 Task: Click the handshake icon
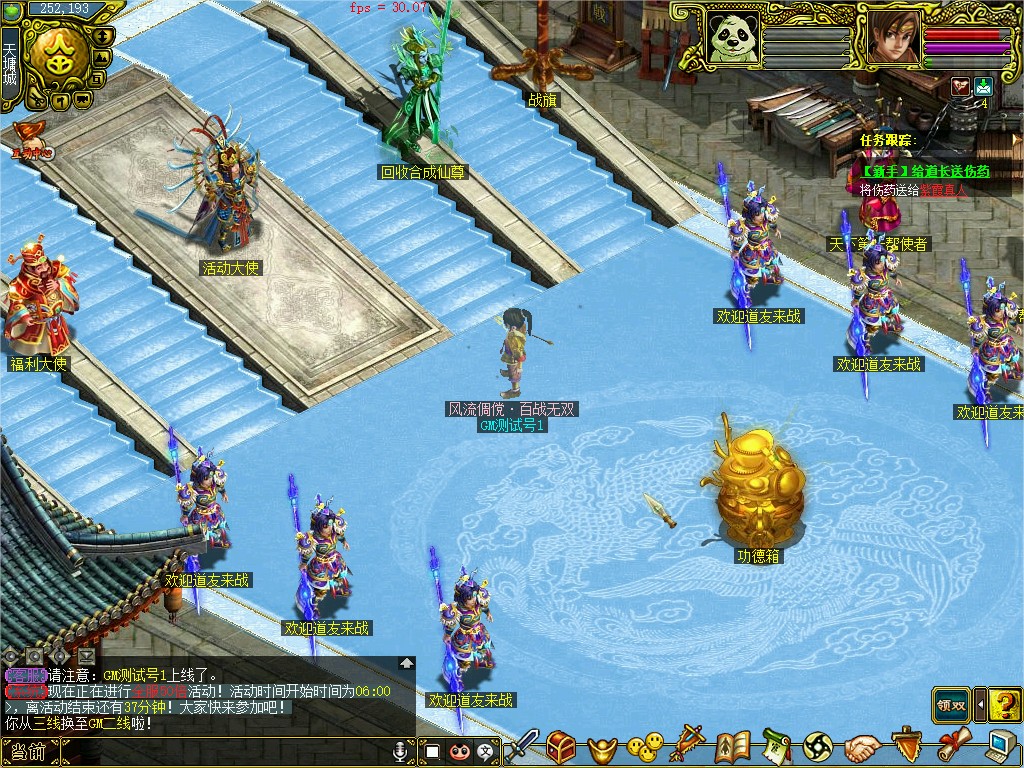tap(861, 747)
